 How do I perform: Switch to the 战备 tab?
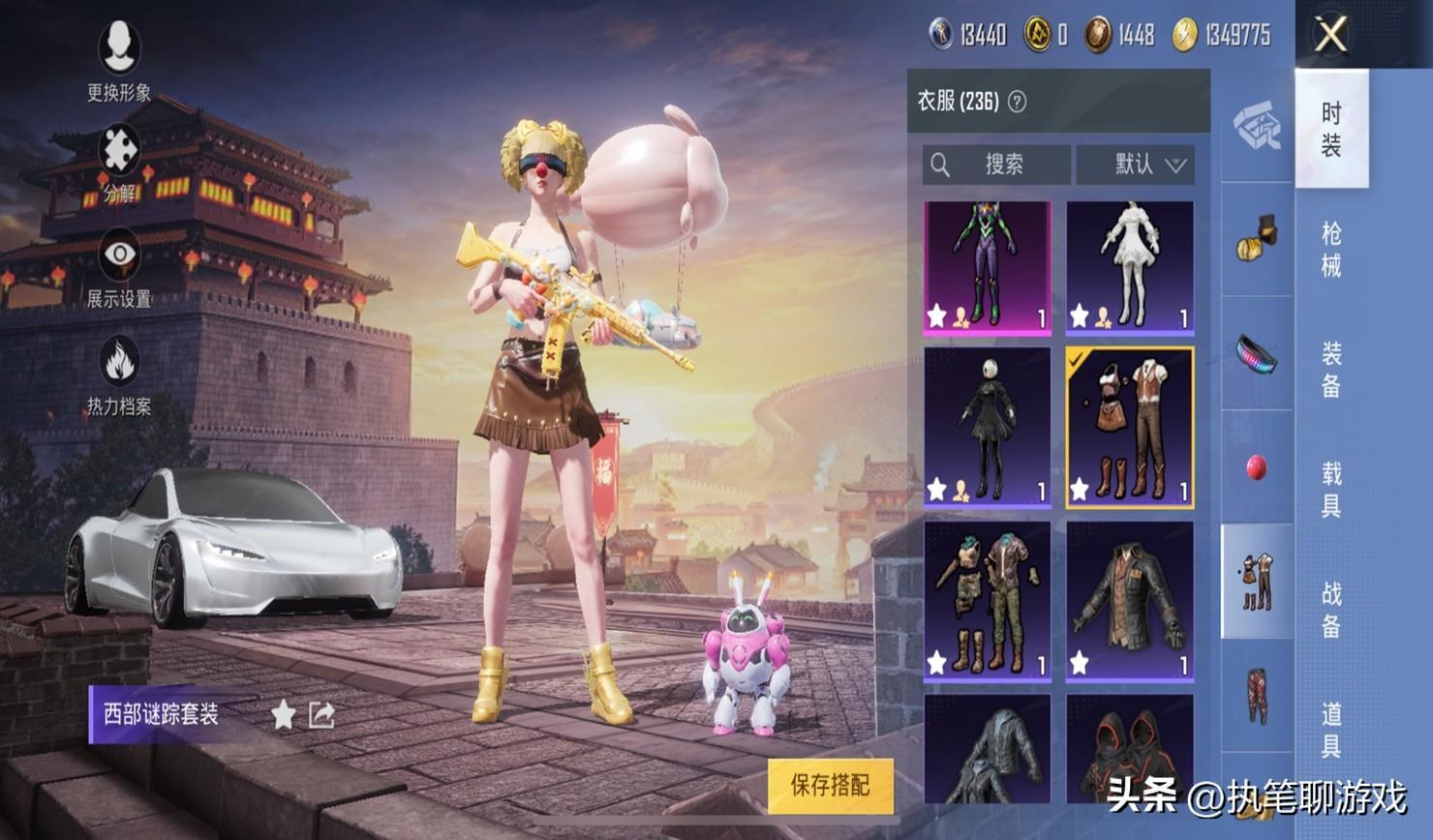point(1331,609)
